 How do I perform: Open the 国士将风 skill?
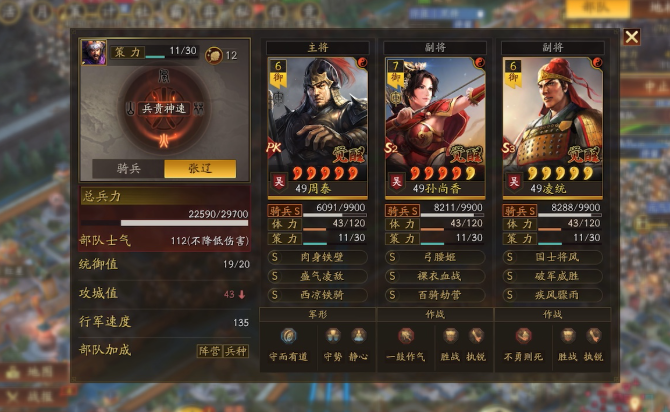pyautogui.click(x=554, y=257)
